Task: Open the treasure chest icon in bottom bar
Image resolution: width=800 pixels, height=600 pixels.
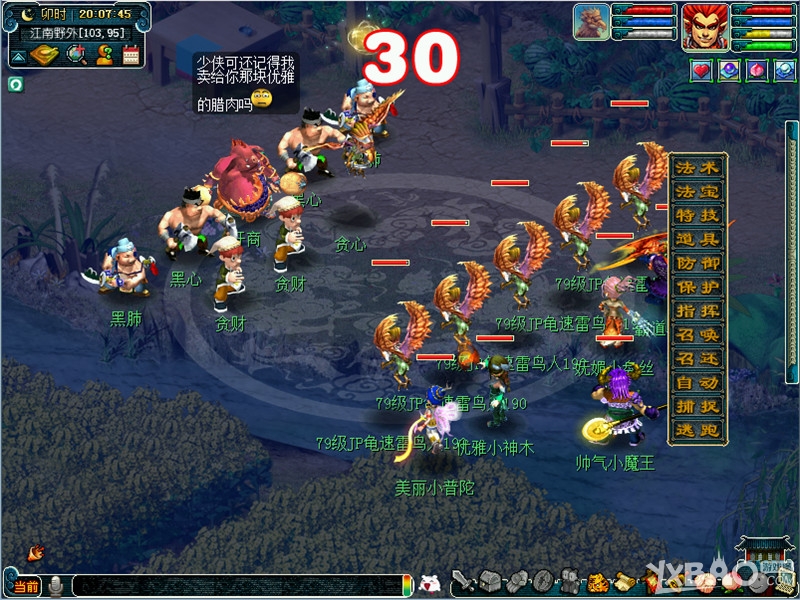Action: coord(489,580)
